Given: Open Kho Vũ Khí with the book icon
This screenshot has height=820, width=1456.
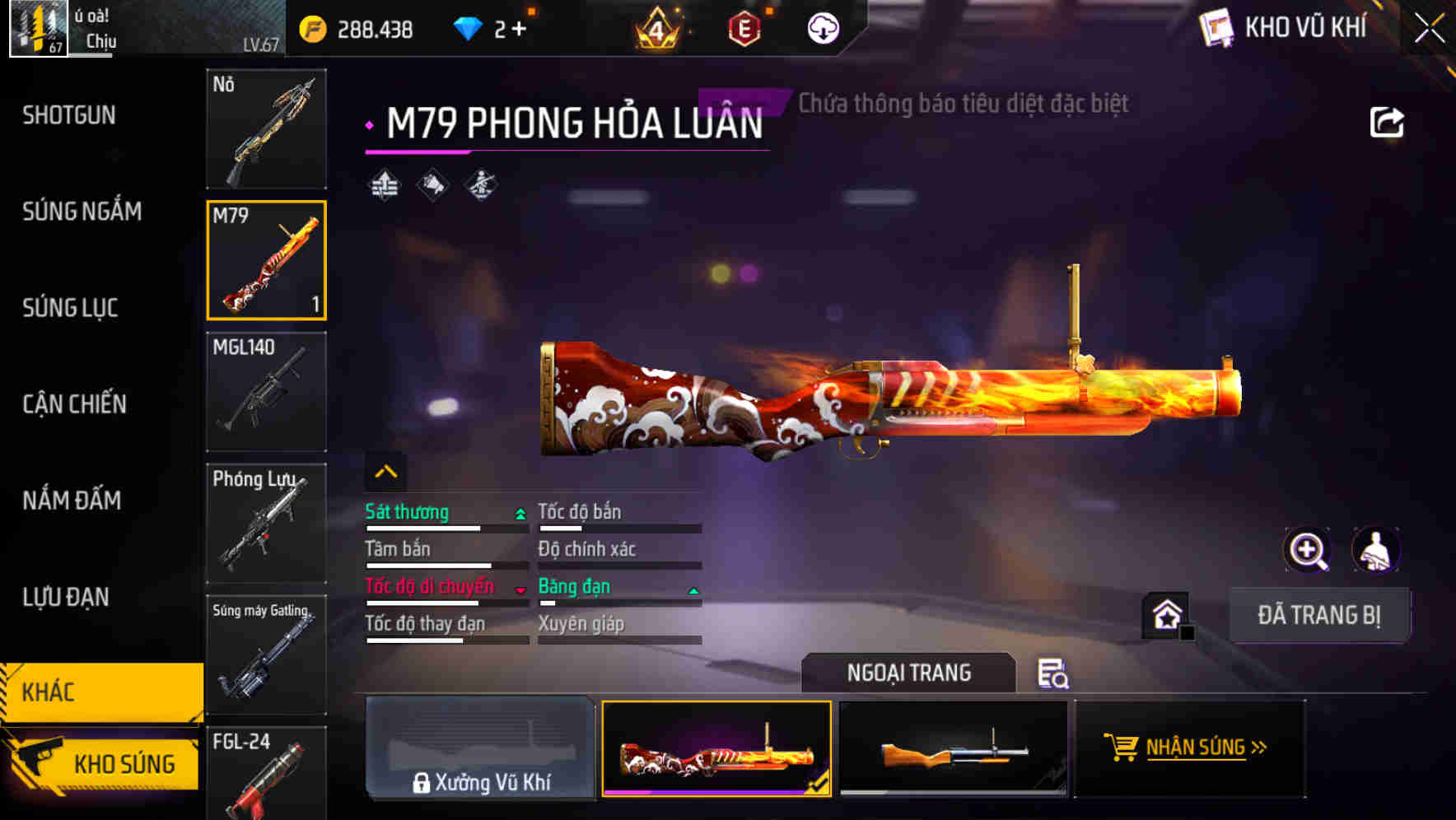Looking at the screenshot, I should [x=1214, y=27].
